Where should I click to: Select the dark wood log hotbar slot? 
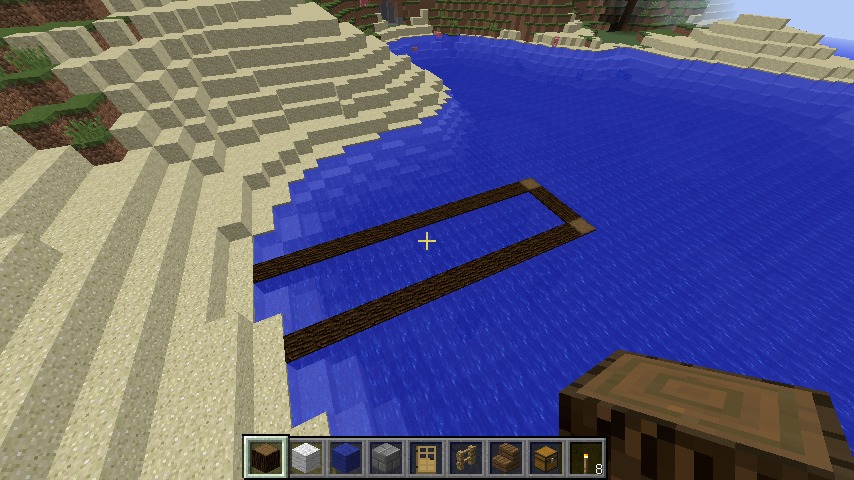[267, 458]
